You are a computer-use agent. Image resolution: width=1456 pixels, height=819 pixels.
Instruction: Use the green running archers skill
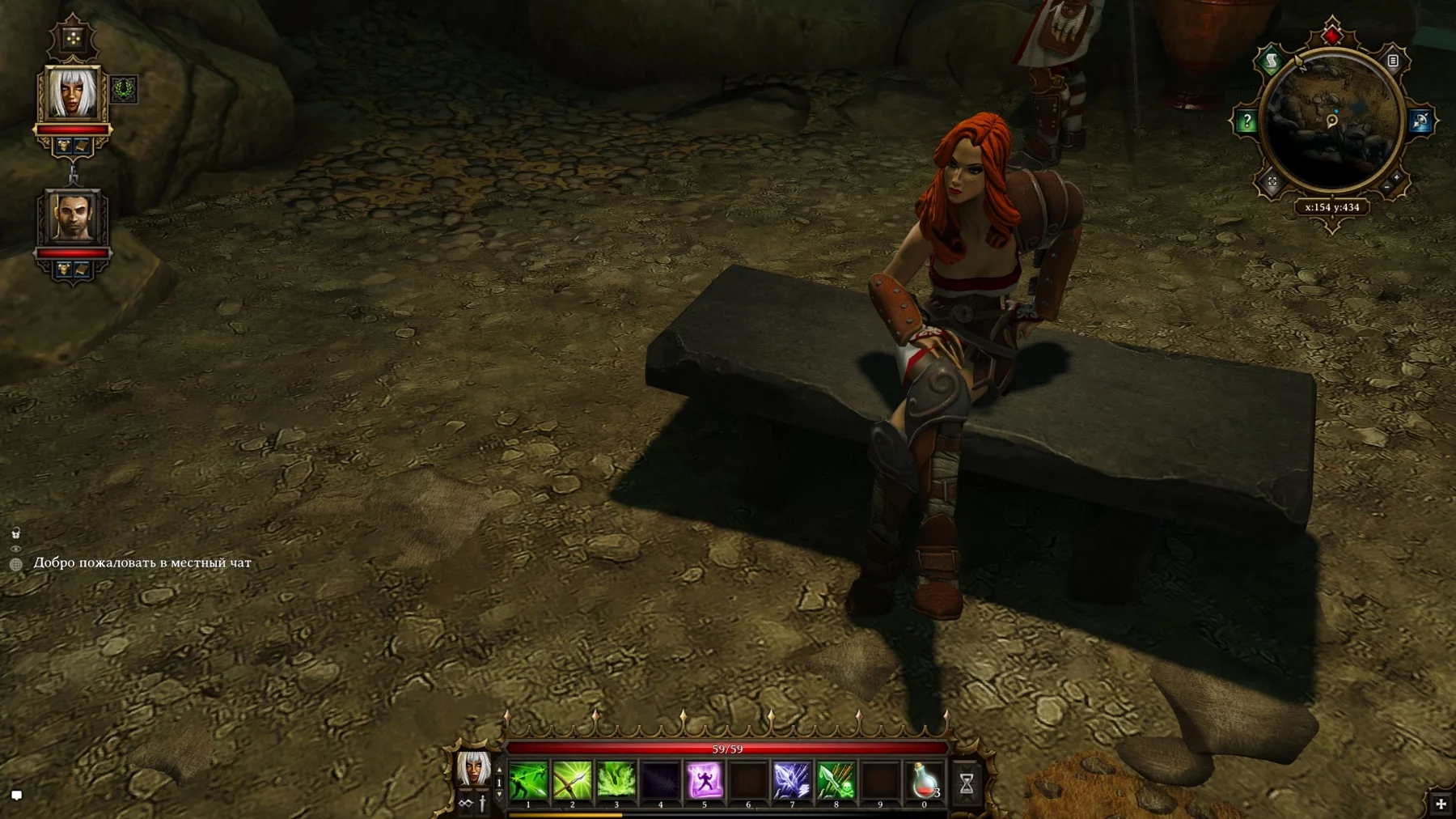coord(528,781)
